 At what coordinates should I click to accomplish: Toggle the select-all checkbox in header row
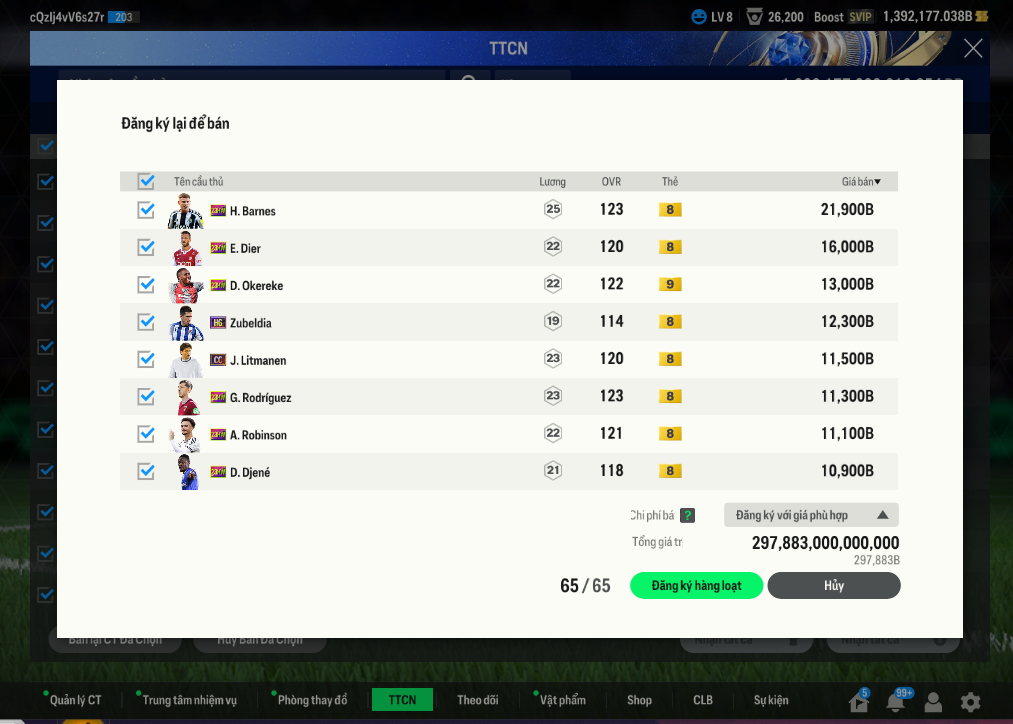coord(146,181)
